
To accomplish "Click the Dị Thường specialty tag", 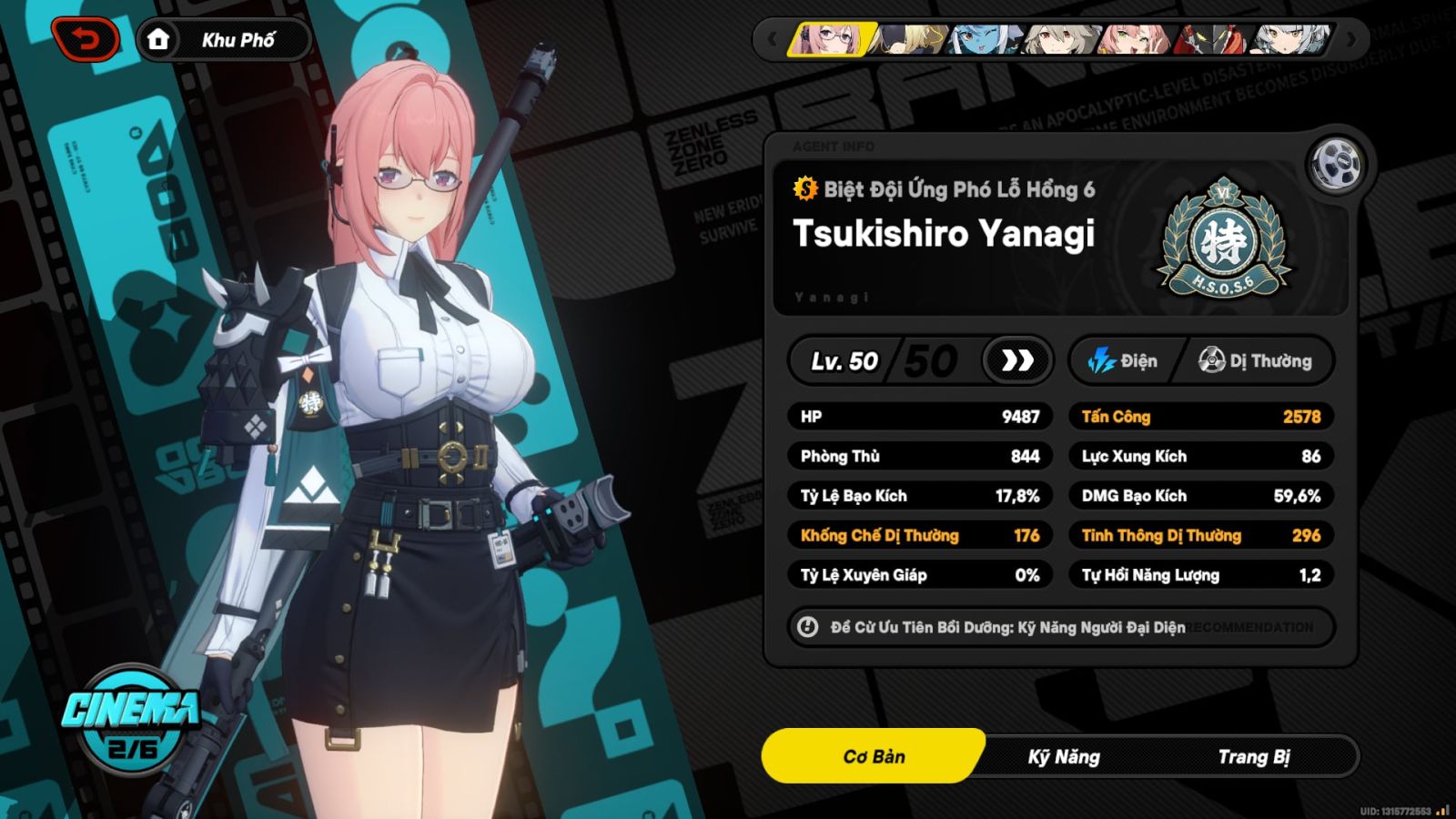I will (x=1256, y=361).
